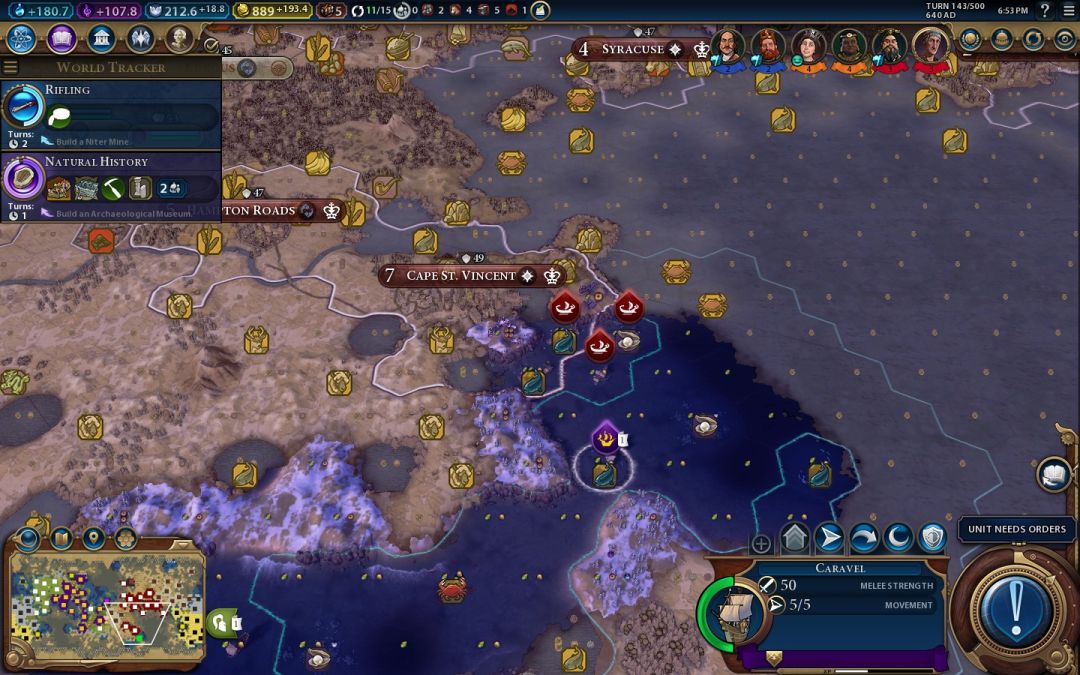
Task: Put the Caravel to sleep
Action: (898, 539)
